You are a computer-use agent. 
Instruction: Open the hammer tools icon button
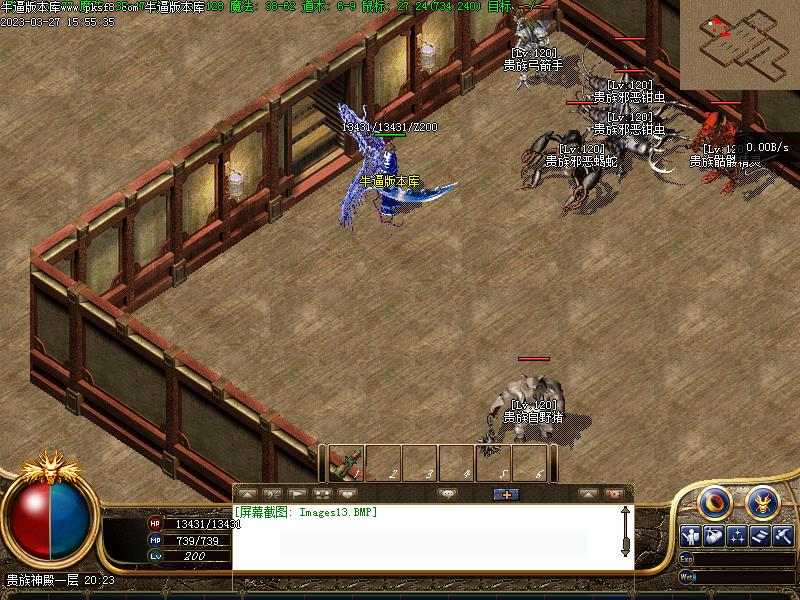[x=783, y=536]
